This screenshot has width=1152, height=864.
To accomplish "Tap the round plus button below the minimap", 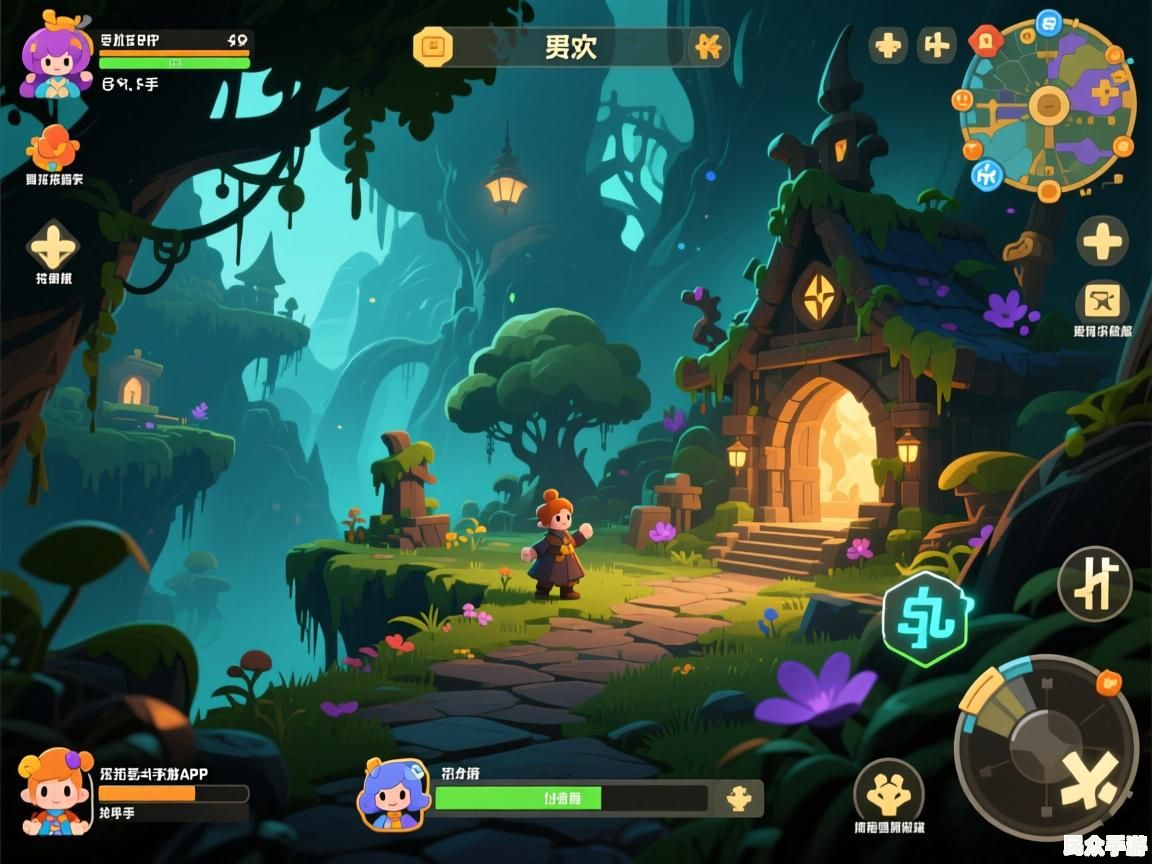I will pyautogui.click(x=1102, y=240).
